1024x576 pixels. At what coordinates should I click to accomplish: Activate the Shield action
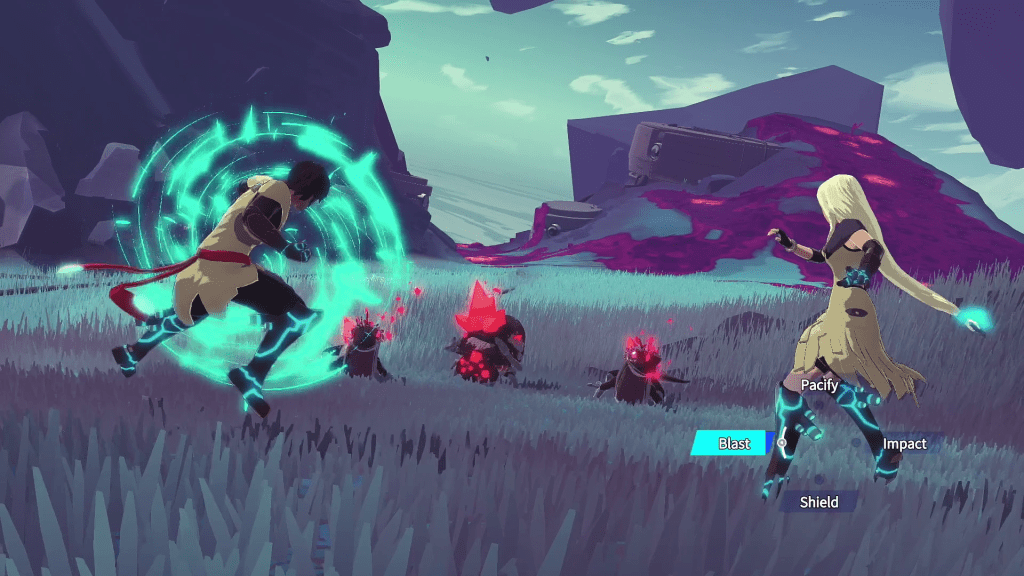tap(818, 502)
